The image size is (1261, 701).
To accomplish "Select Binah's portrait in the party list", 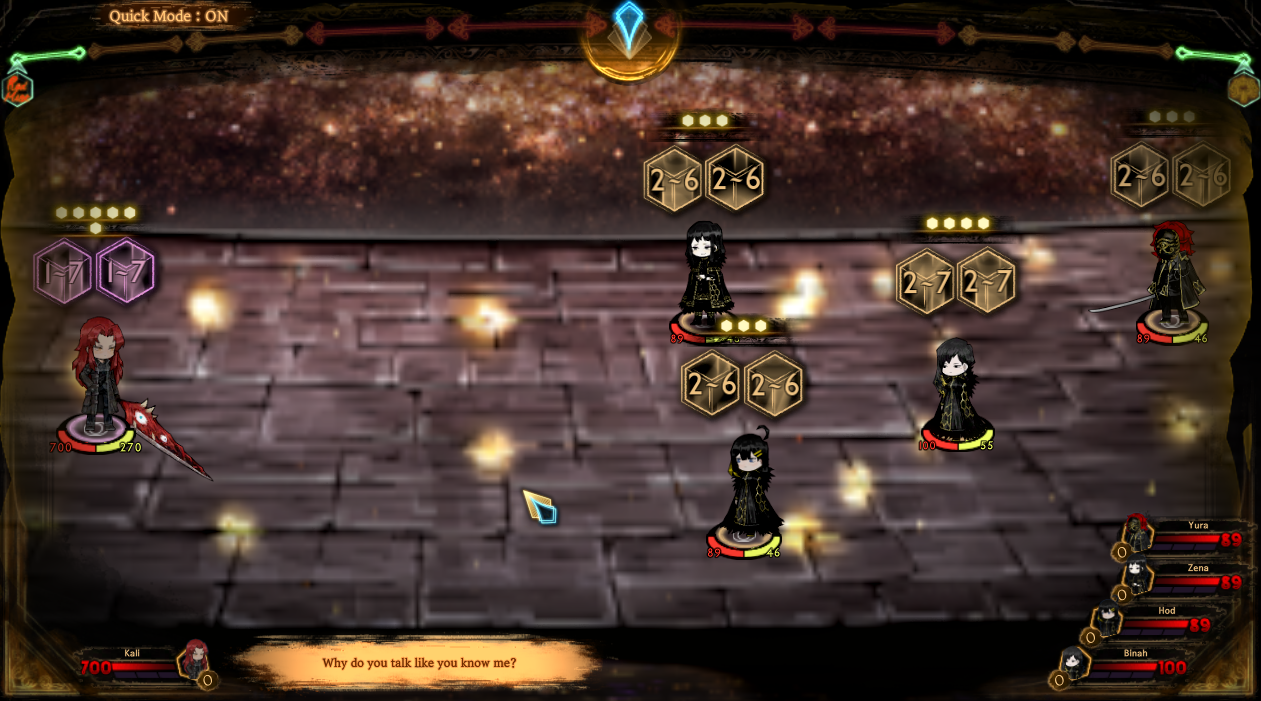I will 1073,662.
